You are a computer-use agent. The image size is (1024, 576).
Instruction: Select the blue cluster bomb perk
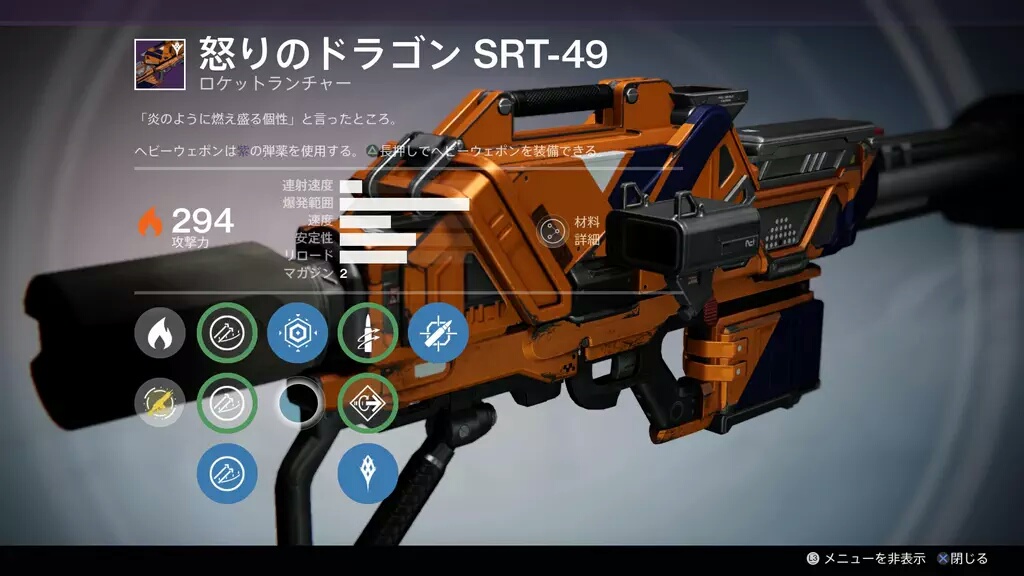coord(367,473)
